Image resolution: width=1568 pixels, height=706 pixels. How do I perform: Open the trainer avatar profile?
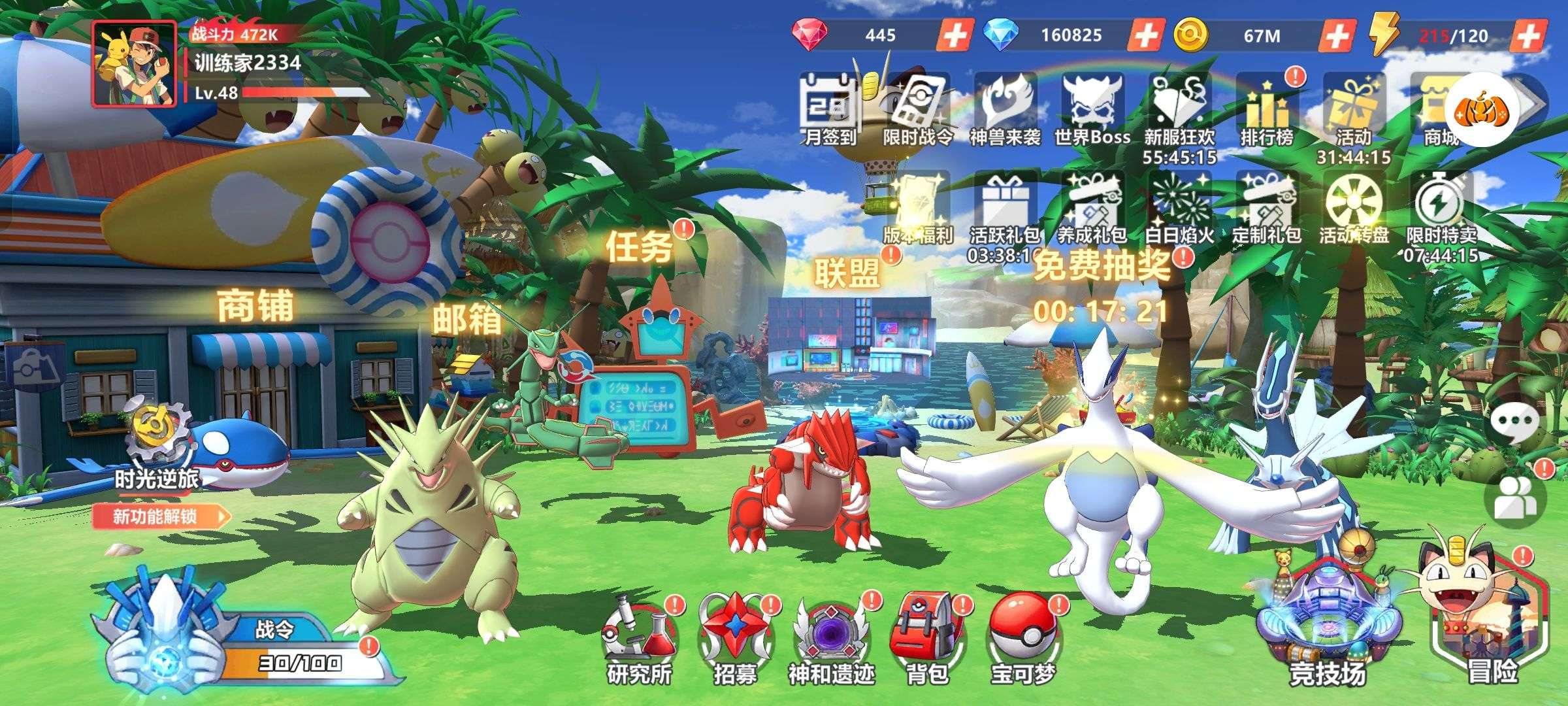(135, 63)
